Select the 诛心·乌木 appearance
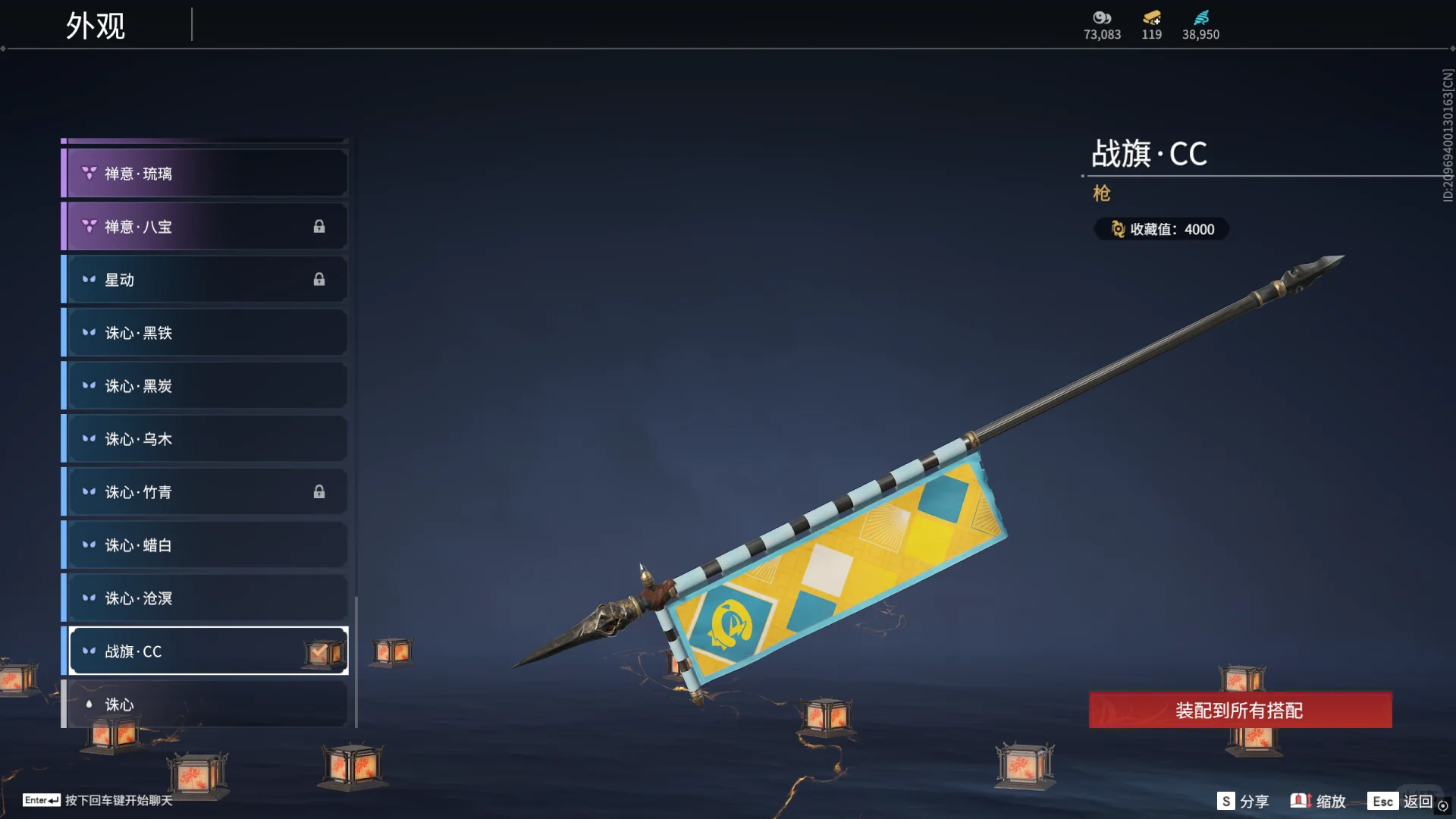This screenshot has width=1456, height=819. click(205, 439)
